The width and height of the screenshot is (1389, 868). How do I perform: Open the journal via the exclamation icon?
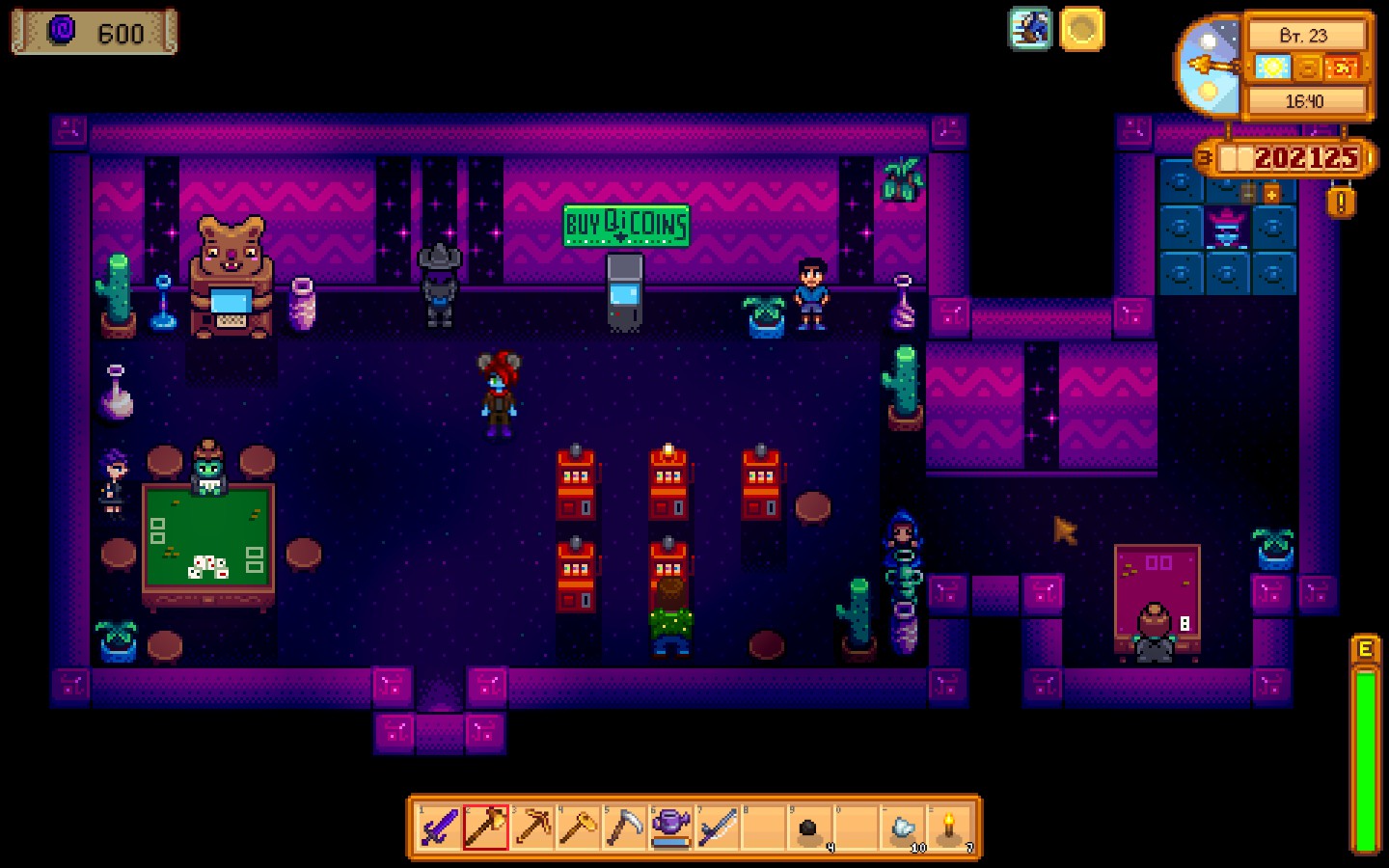pos(1340,203)
